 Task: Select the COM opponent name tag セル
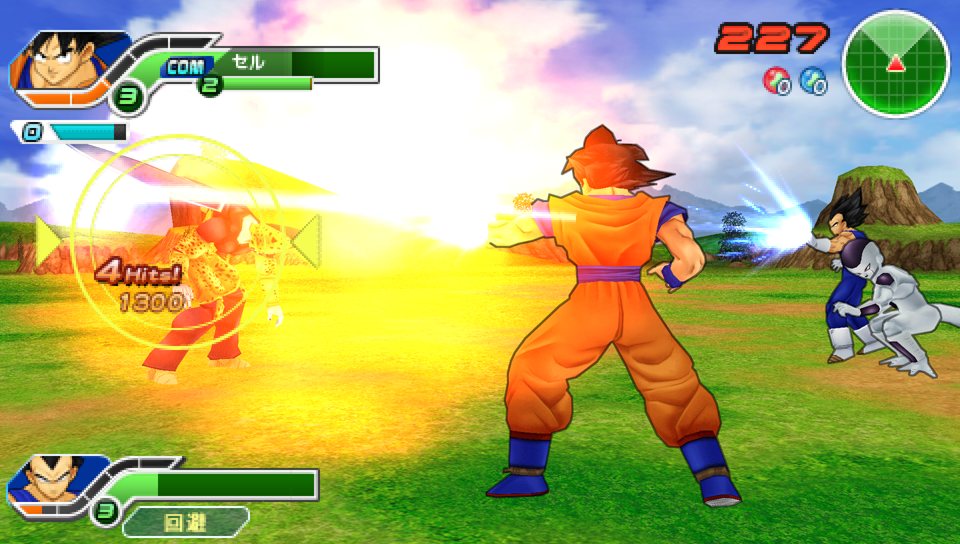pyautogui.click(x=247, y=63)
